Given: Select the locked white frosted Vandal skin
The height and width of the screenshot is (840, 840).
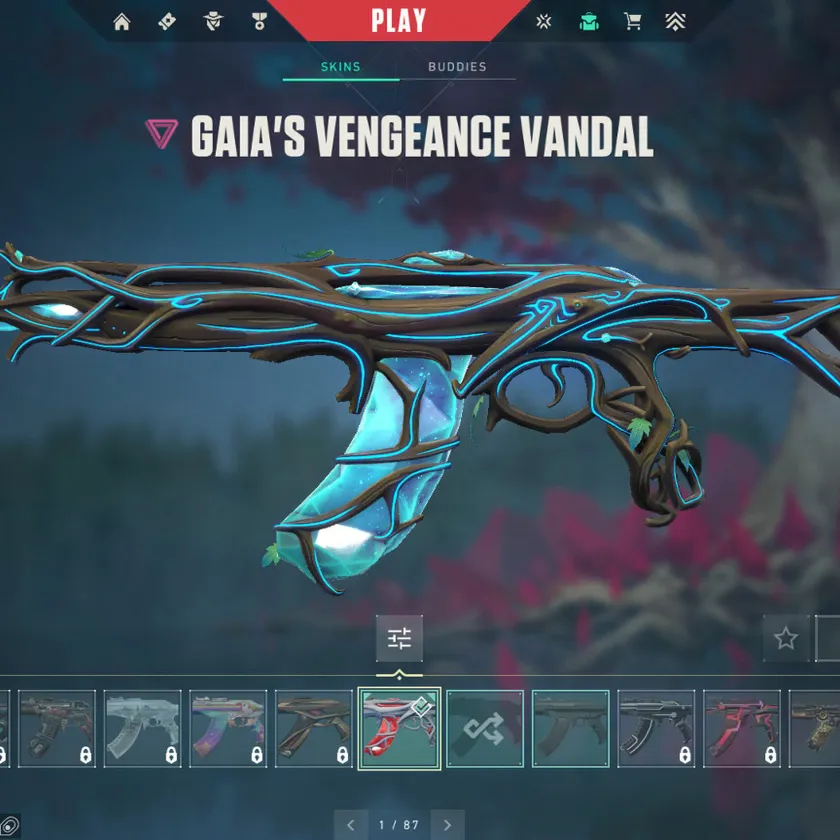Looking at the screenshot, I should click(143, 728).
